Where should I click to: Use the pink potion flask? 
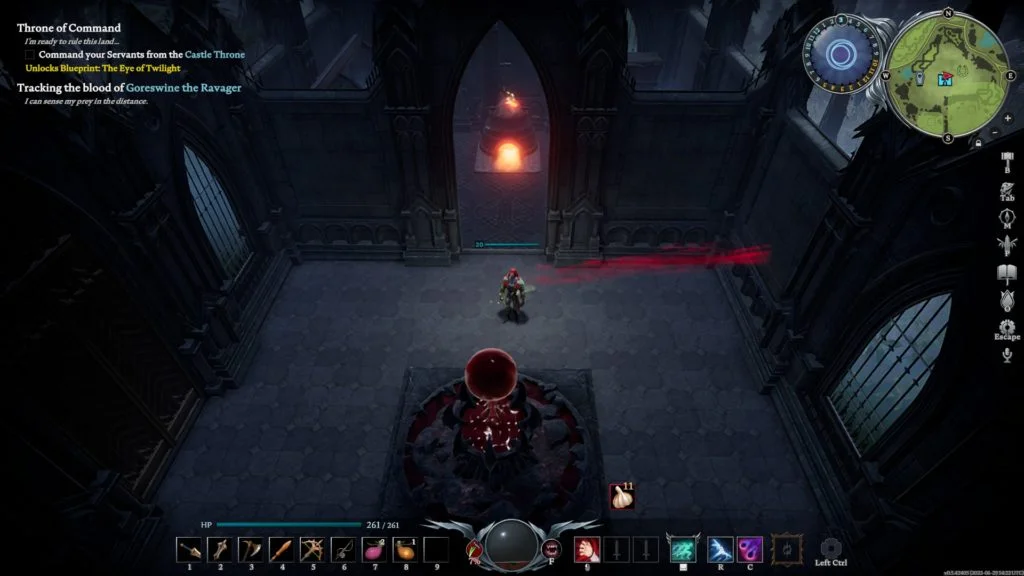pos(375,549)
